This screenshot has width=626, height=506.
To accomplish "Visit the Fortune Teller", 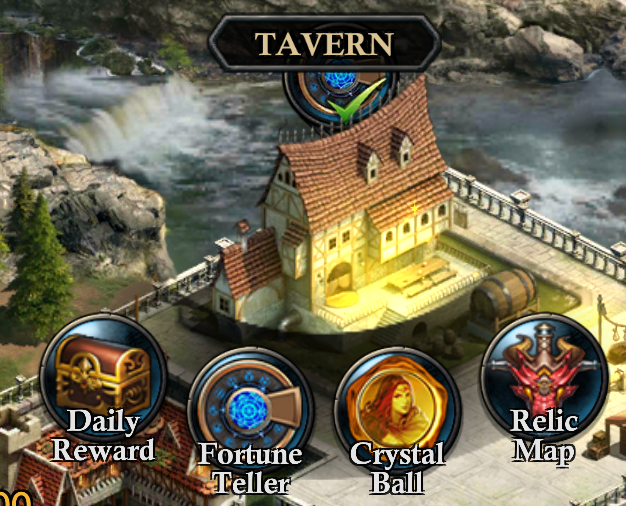I will click(x=250, y=411).
